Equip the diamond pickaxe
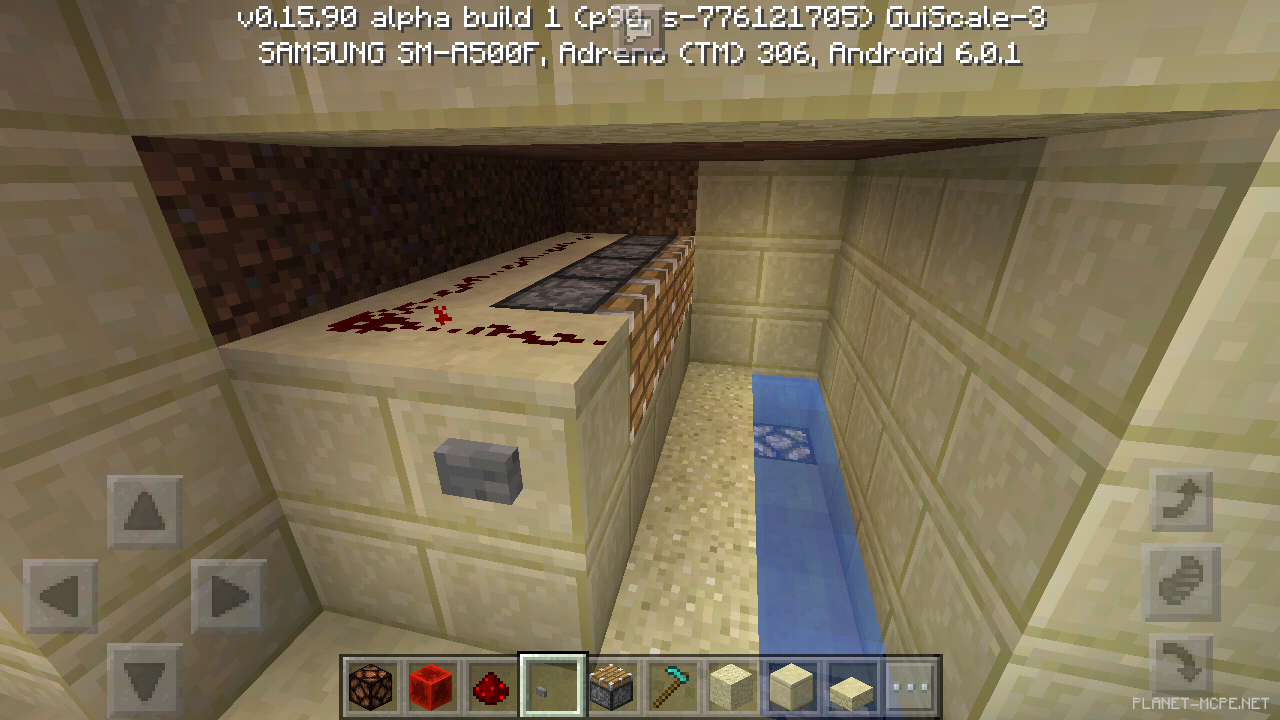The height and width of the screenshot is (720, 1280). point(671,685)
